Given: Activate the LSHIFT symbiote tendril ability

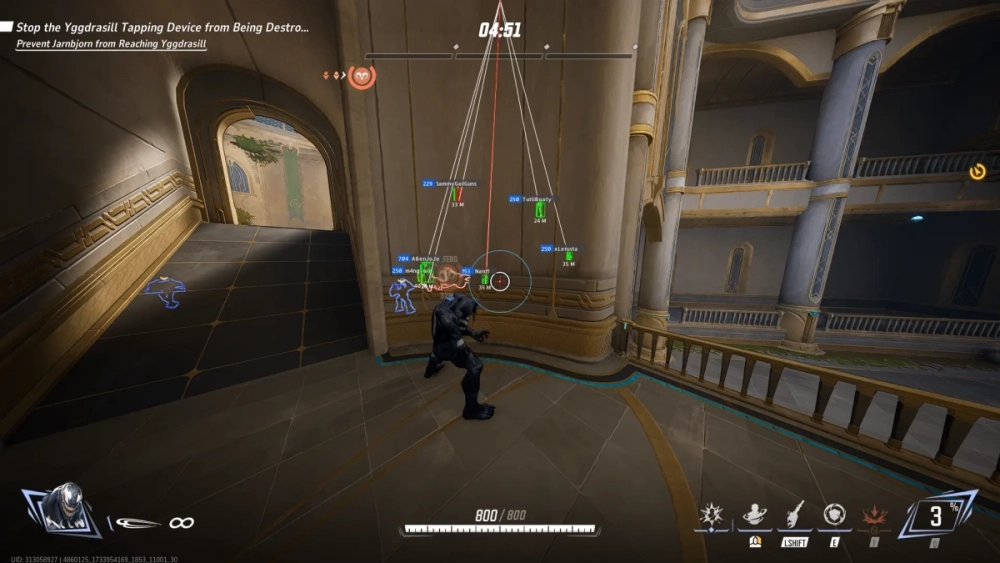Looking at the screenshot, I should click(x=795, y=515).
